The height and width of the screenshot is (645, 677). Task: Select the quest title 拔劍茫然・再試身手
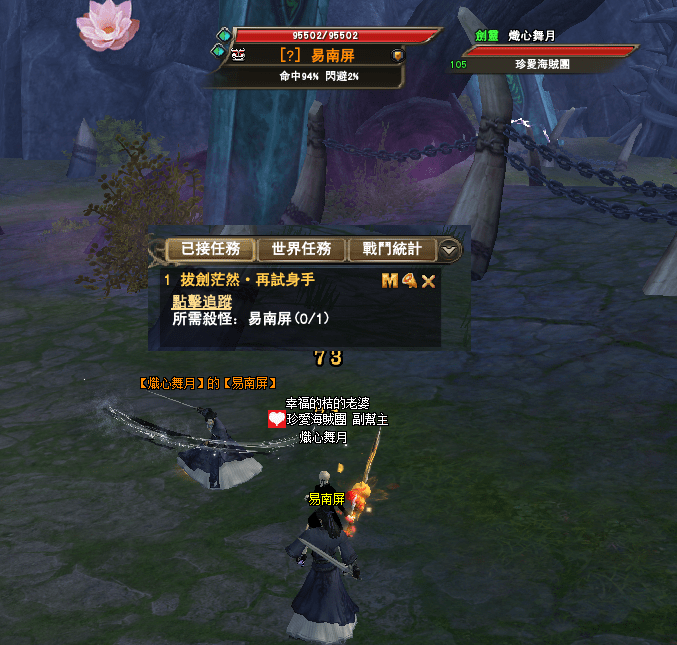point(248,281)
